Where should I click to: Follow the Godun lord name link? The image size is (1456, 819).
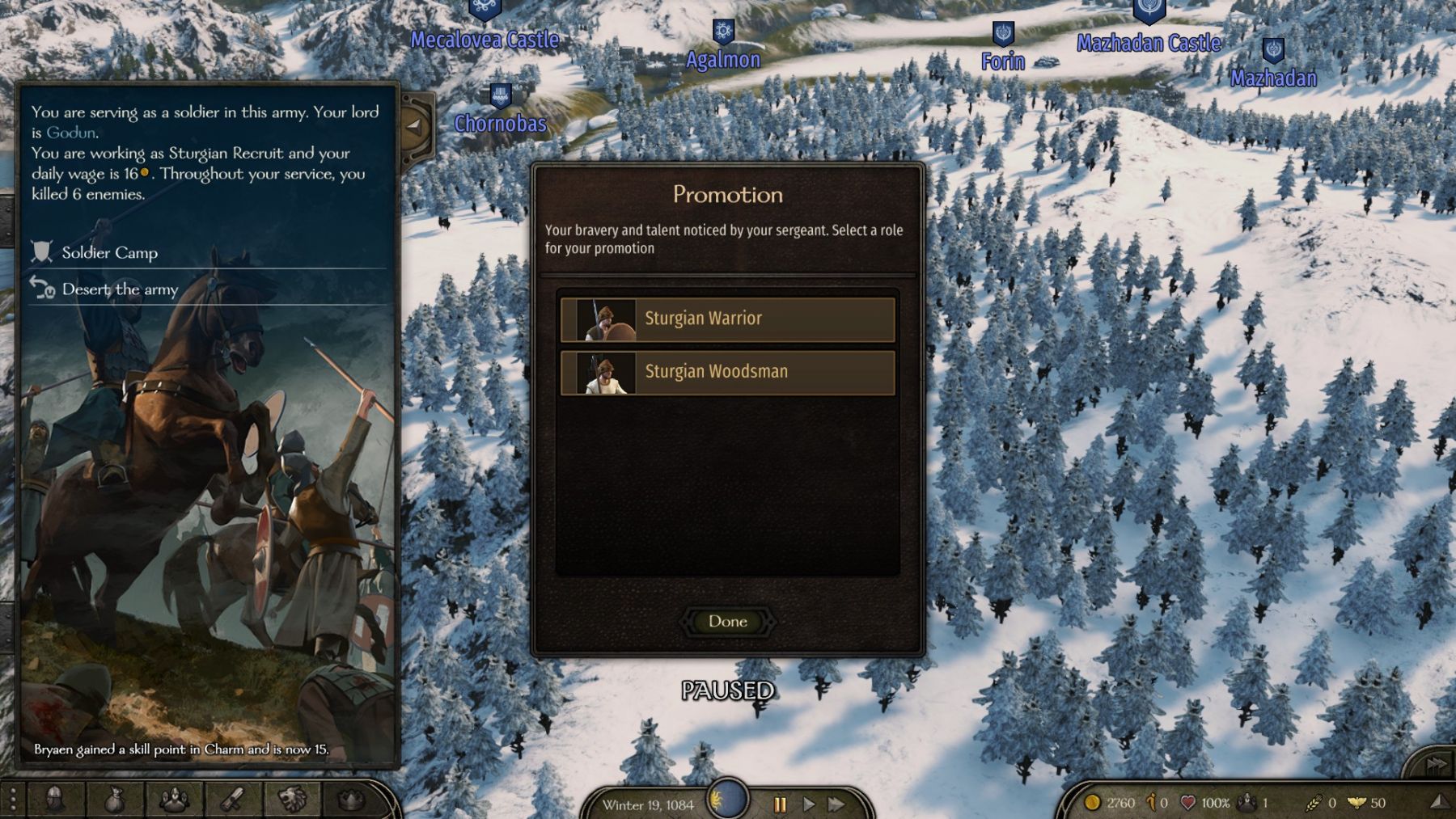70,133
